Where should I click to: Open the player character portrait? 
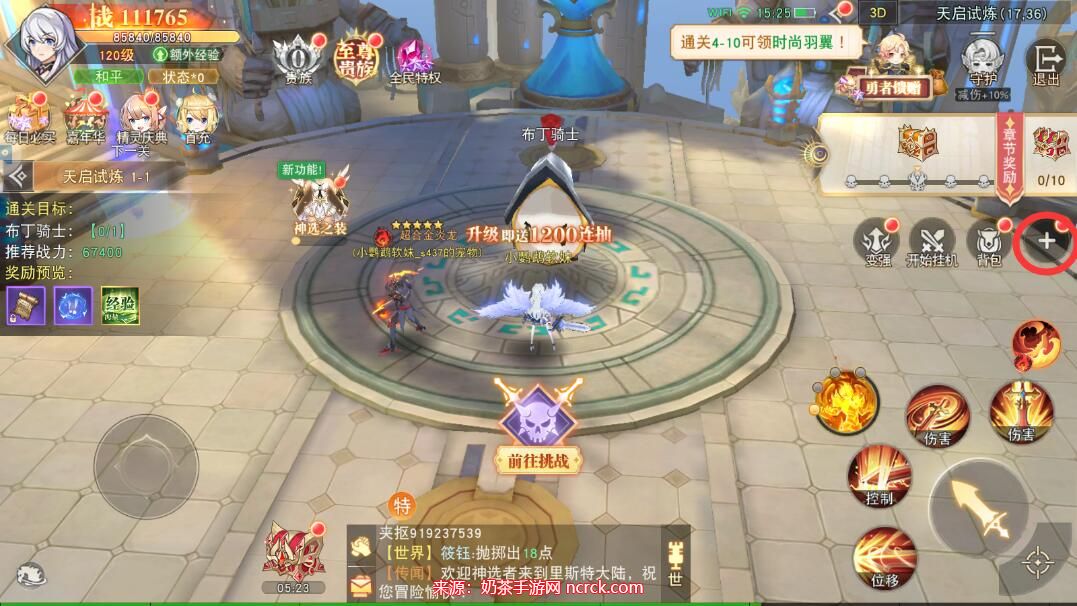click(x=42, y=42)
